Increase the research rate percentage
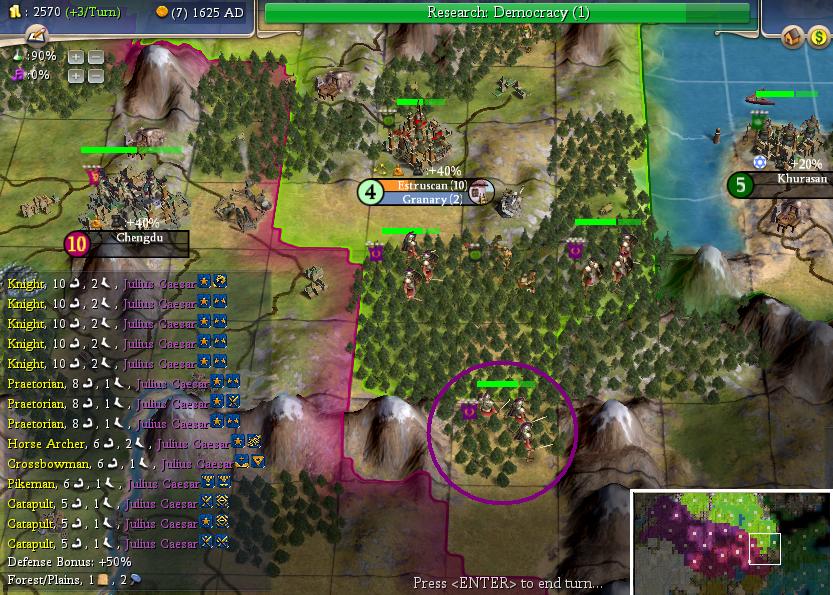Viewport: 833px width, 595px height. (76, 56)
